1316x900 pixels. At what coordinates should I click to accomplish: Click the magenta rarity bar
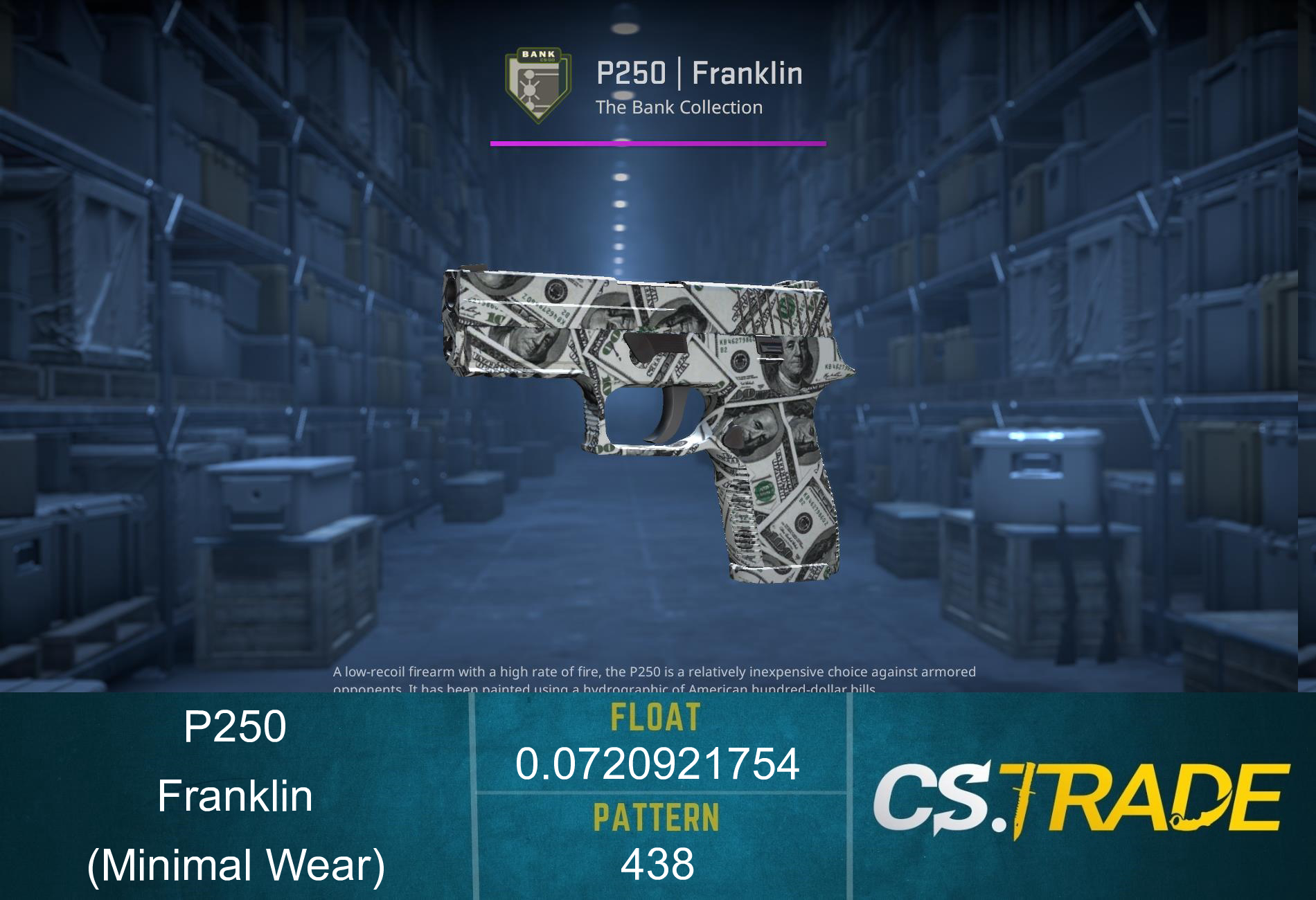pyautogui.click(x=658, y=144)
